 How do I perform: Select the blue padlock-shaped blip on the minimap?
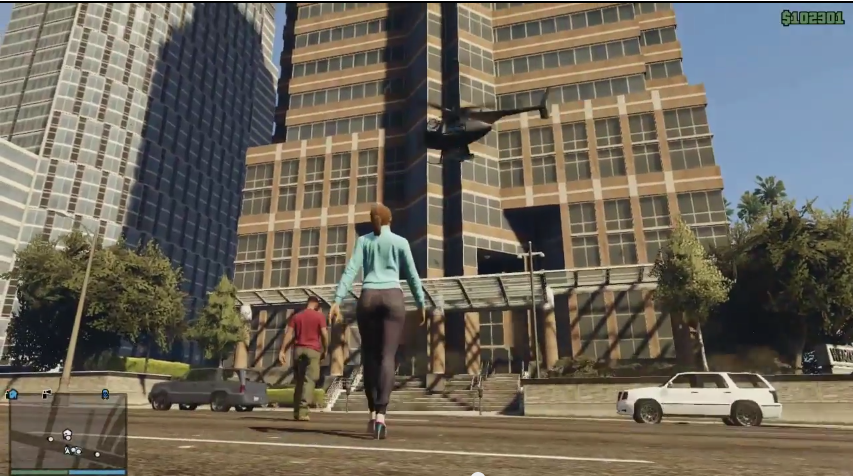[x=105, y=394]
